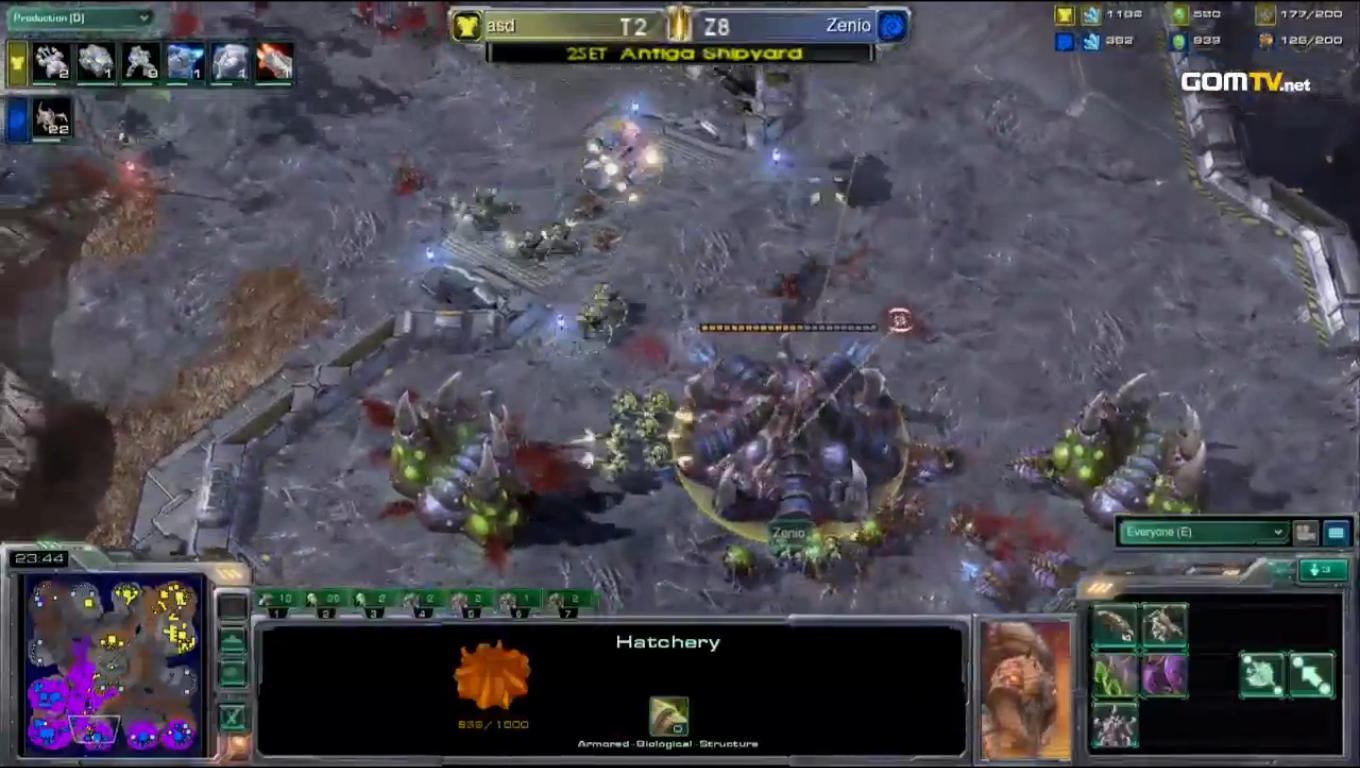The height and width of the screenshot is (768, 1360).
Task: Select the Zergling production icon showing 22
Action: click(x=52, y=117)
